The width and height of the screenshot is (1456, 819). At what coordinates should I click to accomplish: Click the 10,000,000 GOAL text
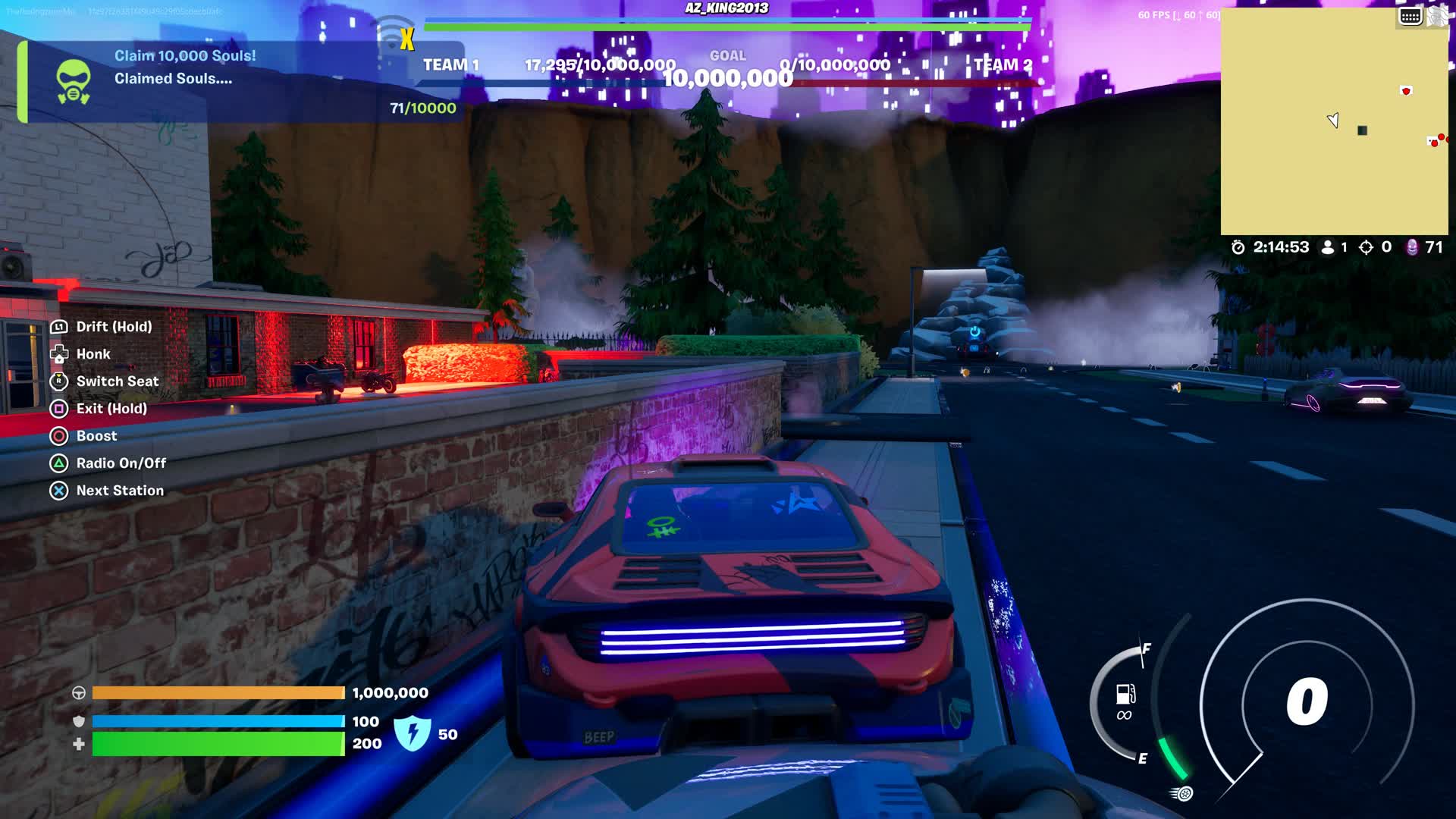pyautogui.click(x=726, y=75)
